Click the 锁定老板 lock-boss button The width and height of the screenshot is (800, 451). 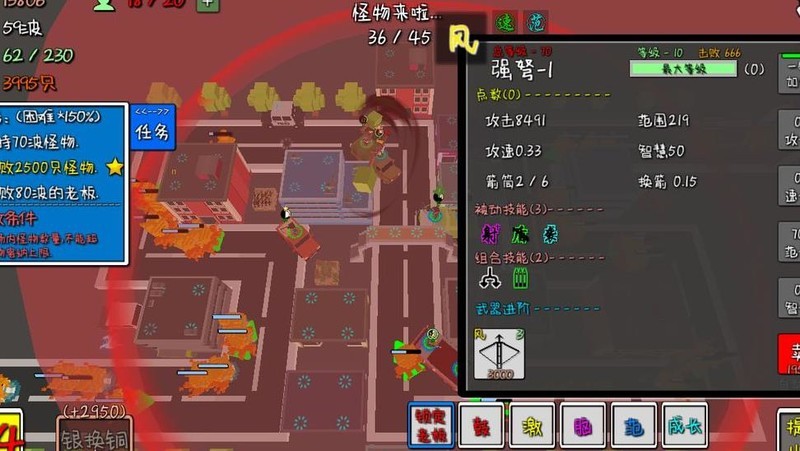[x=431, y=427]
